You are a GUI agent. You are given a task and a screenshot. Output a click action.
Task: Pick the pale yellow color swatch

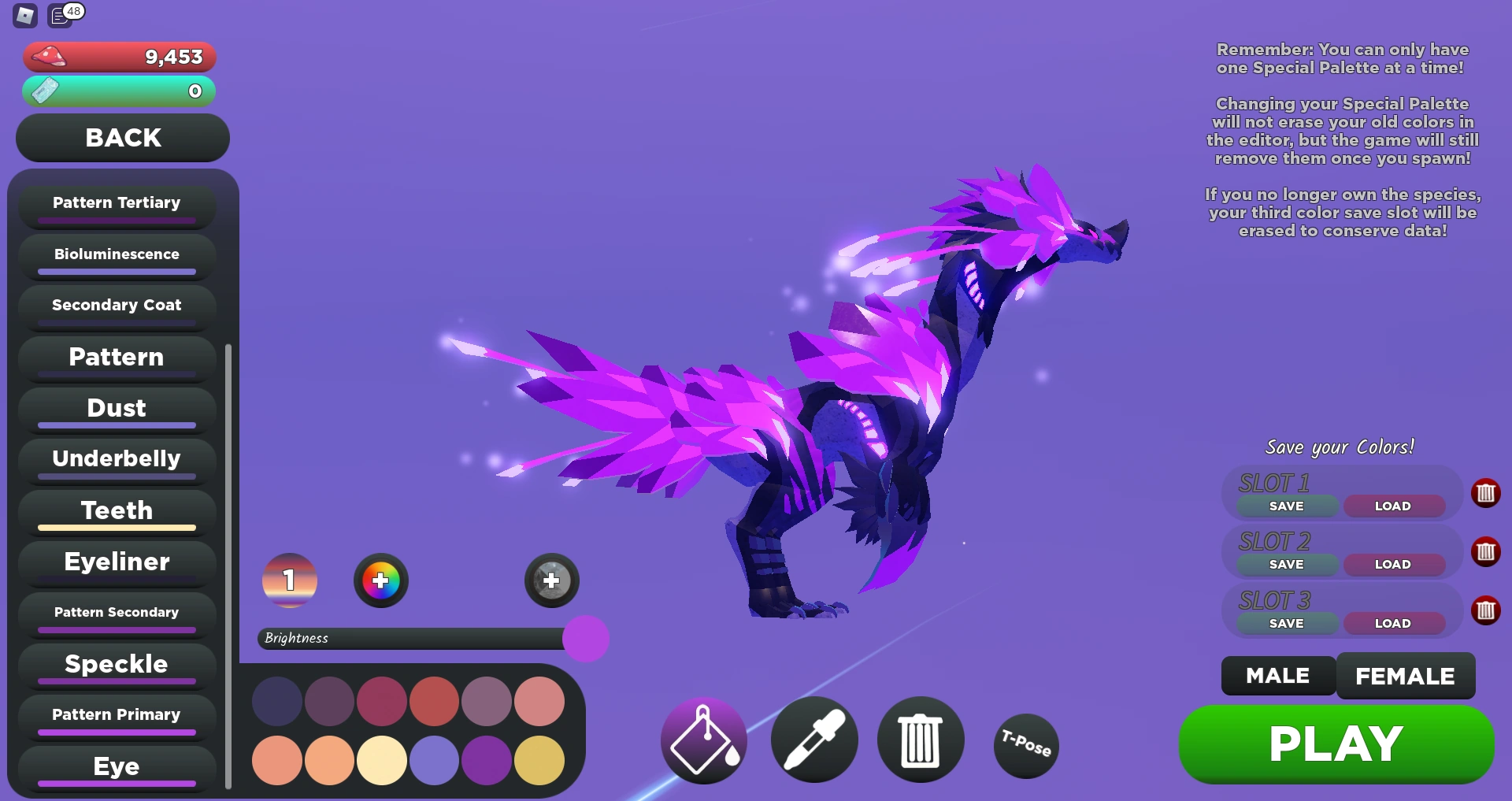(382, 760)
